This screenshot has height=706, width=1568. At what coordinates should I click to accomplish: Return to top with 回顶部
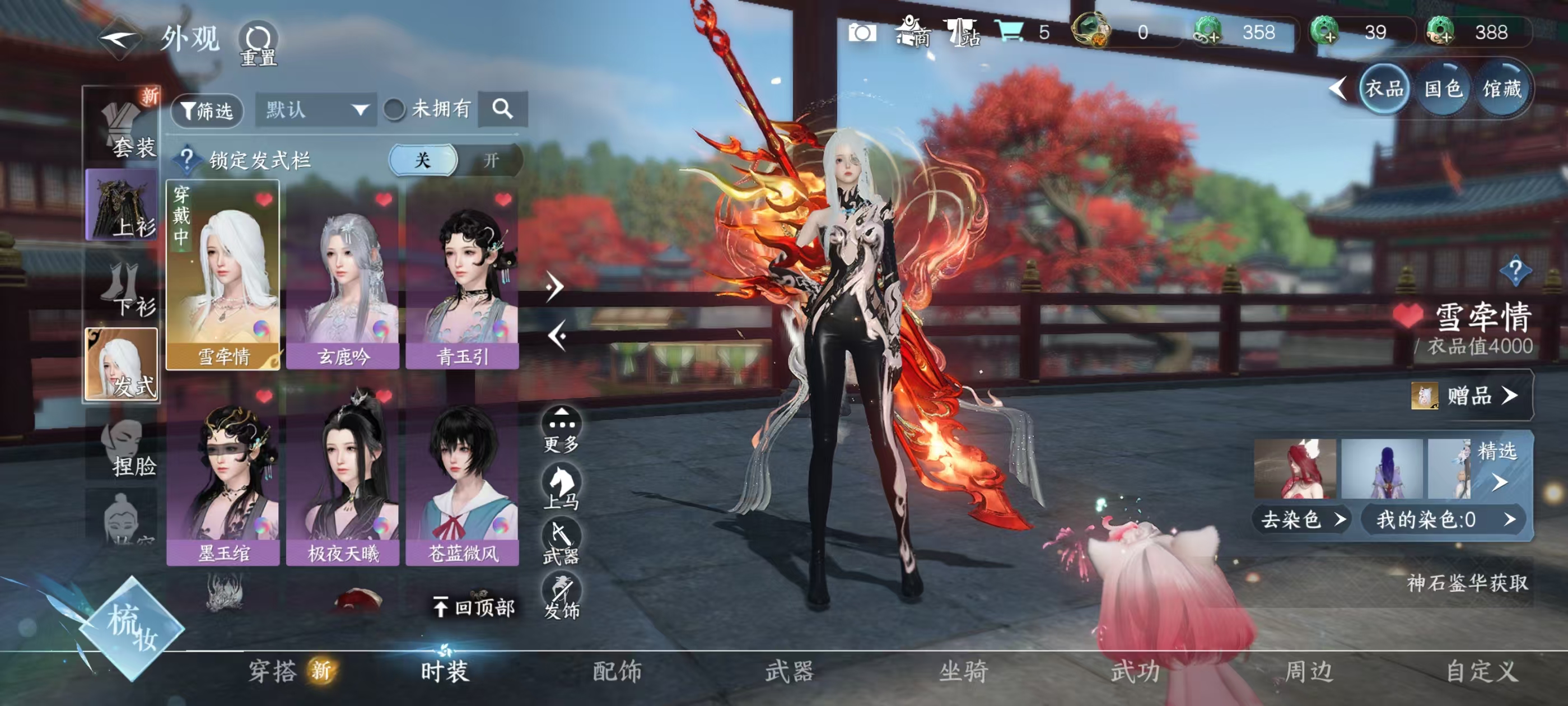[x=474, y=607]
